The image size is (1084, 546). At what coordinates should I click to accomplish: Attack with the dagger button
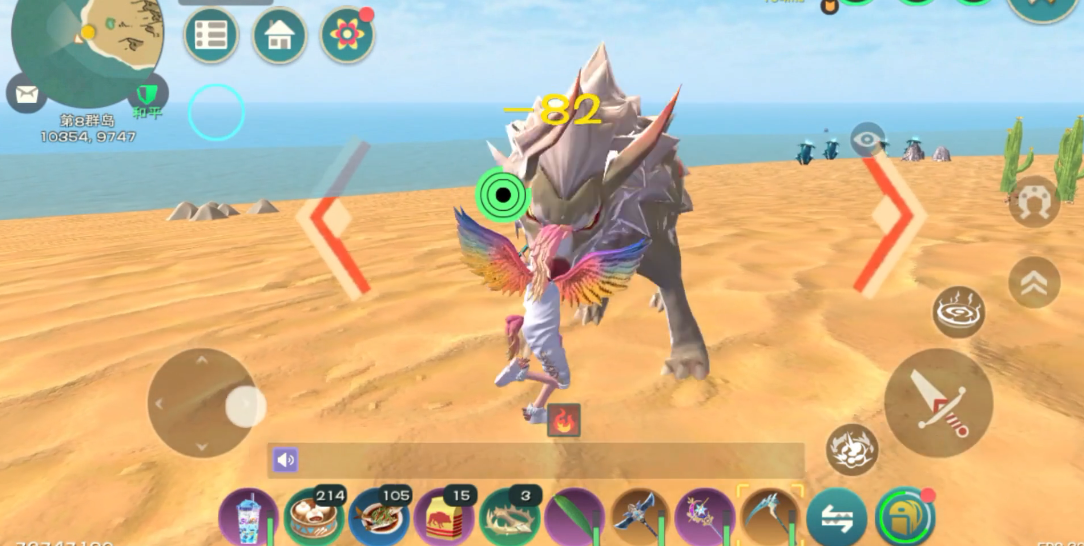(938, 402)
